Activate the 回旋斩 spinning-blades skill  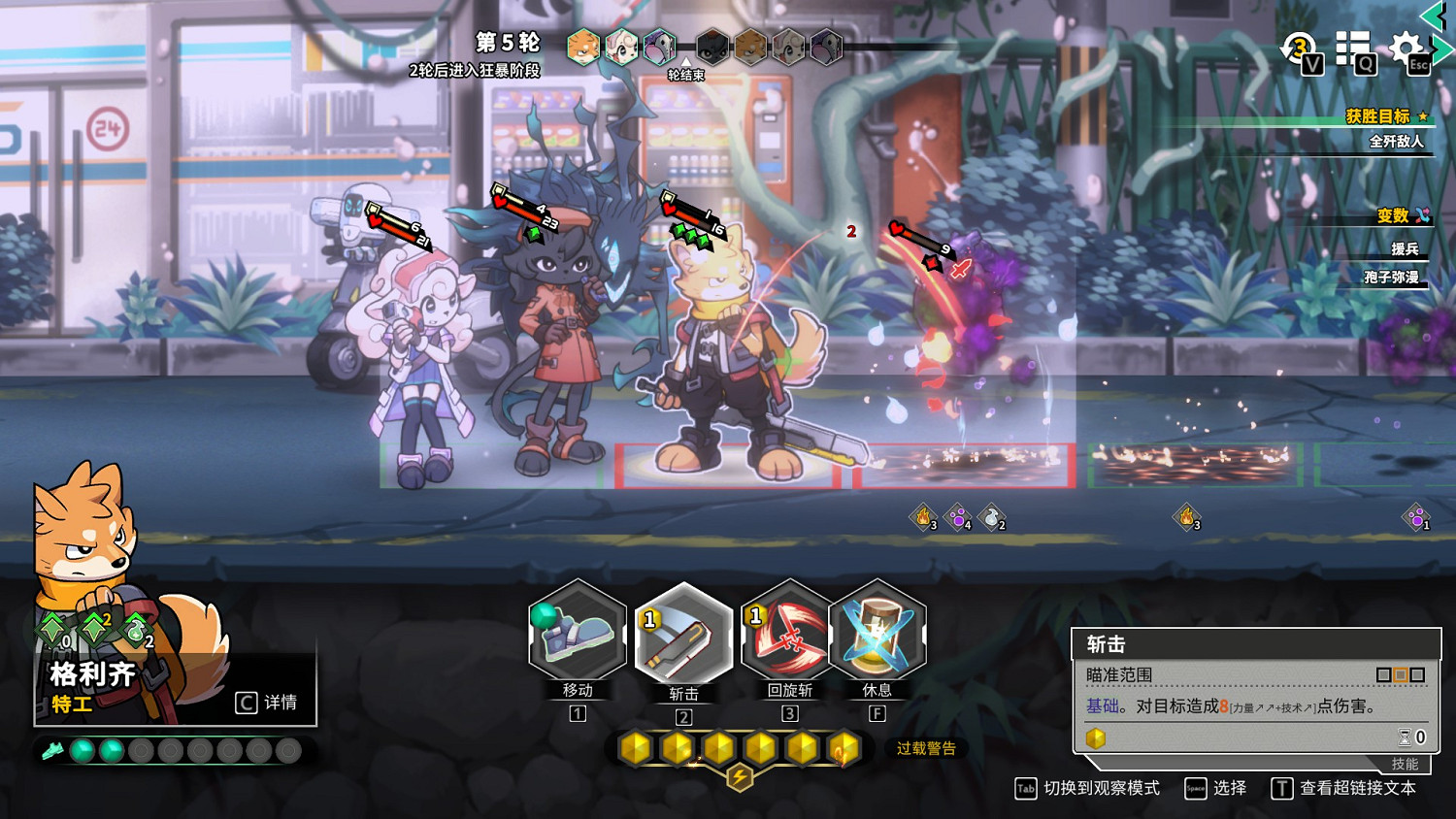(x=789, y=636)
